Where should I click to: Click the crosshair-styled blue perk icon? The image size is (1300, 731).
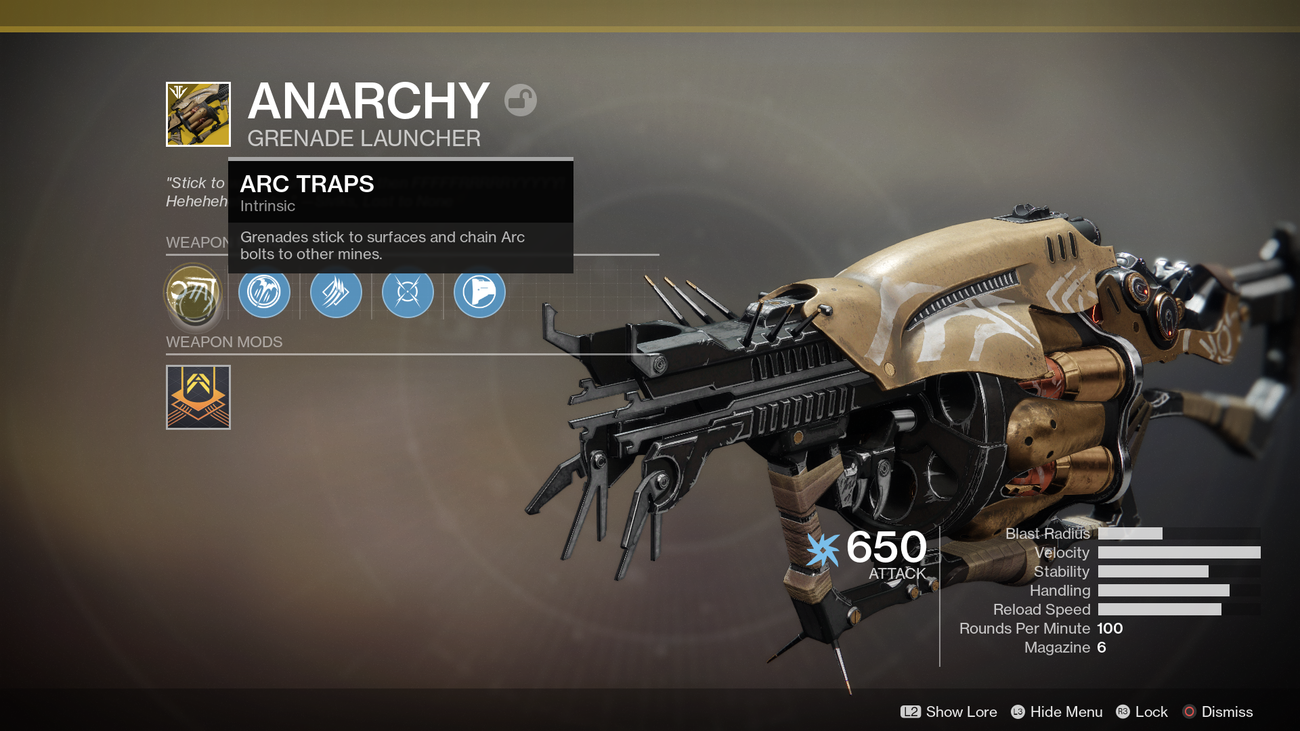pos(407,292)
